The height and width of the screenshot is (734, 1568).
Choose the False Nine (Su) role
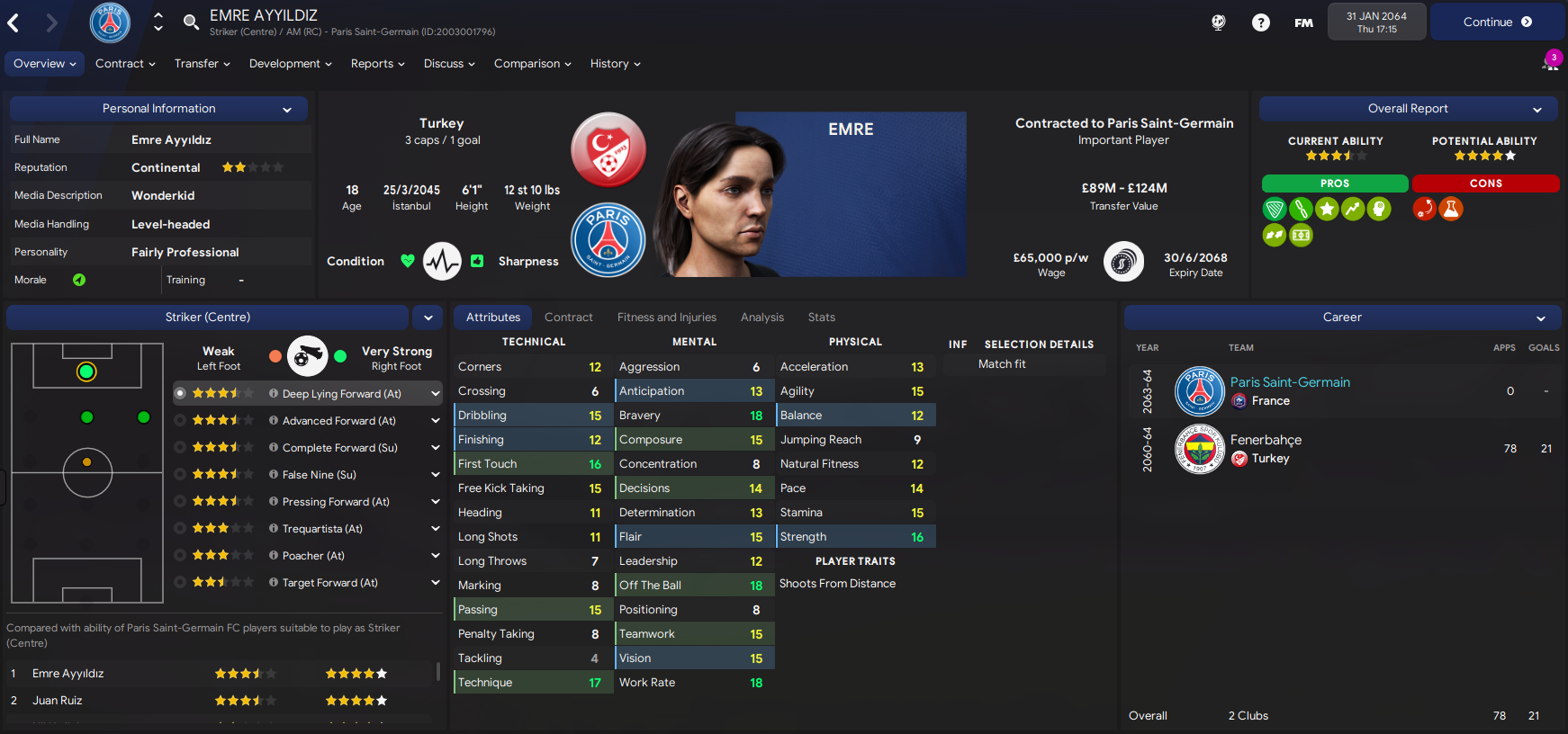(x=319, y=475)
